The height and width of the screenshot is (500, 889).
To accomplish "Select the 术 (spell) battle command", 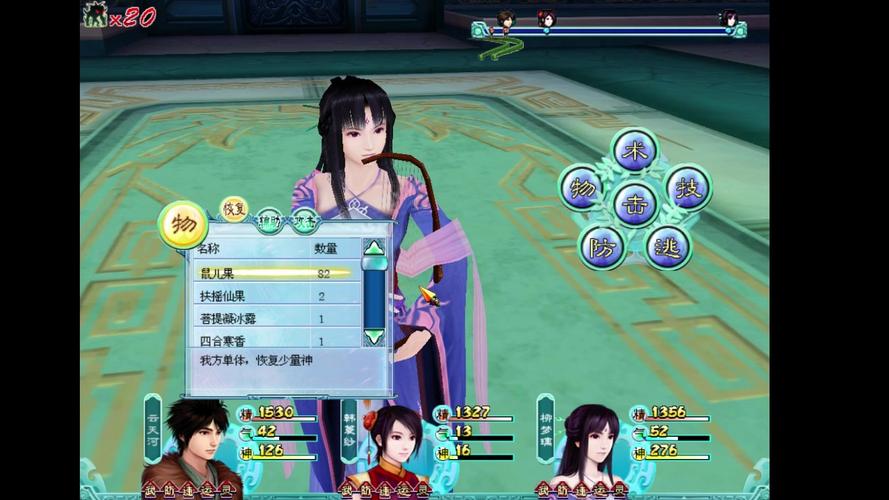I will pyautogui.click(x=634, y=151).
